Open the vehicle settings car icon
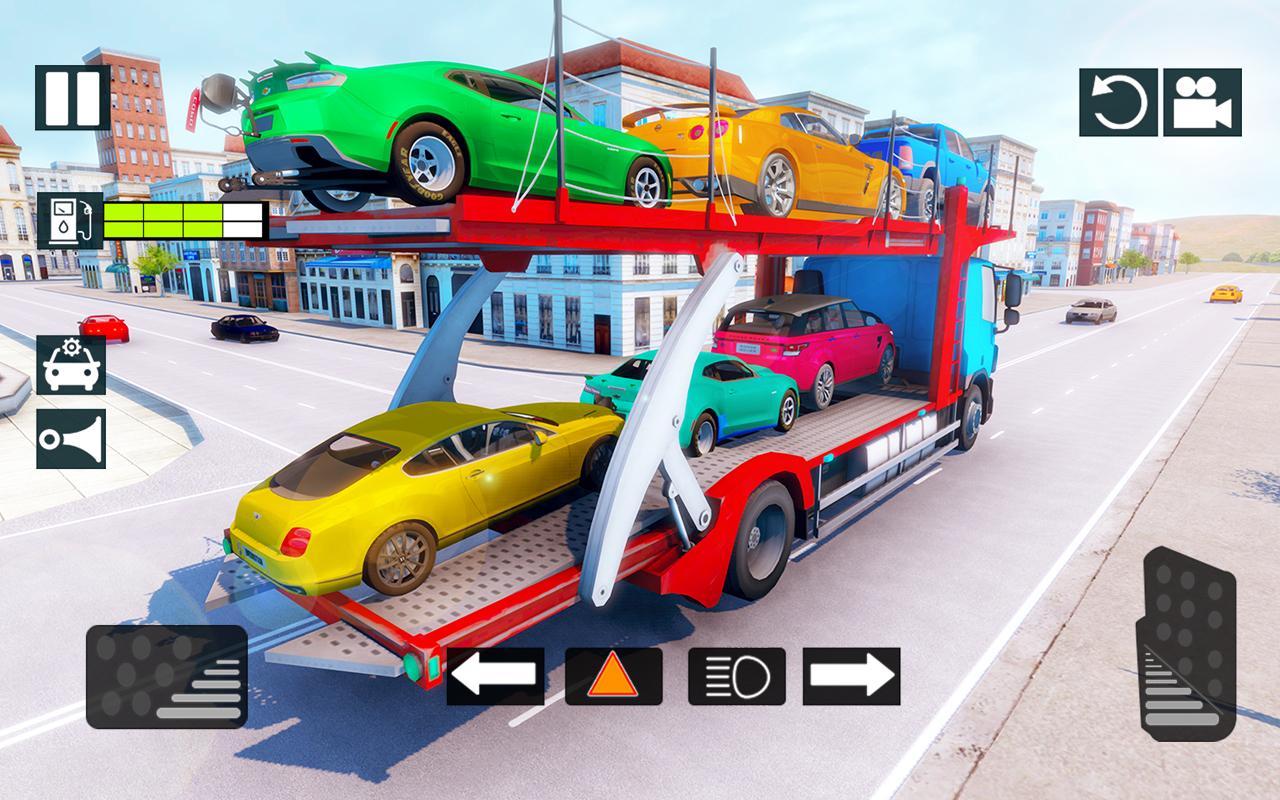 (x=70, y=365)
